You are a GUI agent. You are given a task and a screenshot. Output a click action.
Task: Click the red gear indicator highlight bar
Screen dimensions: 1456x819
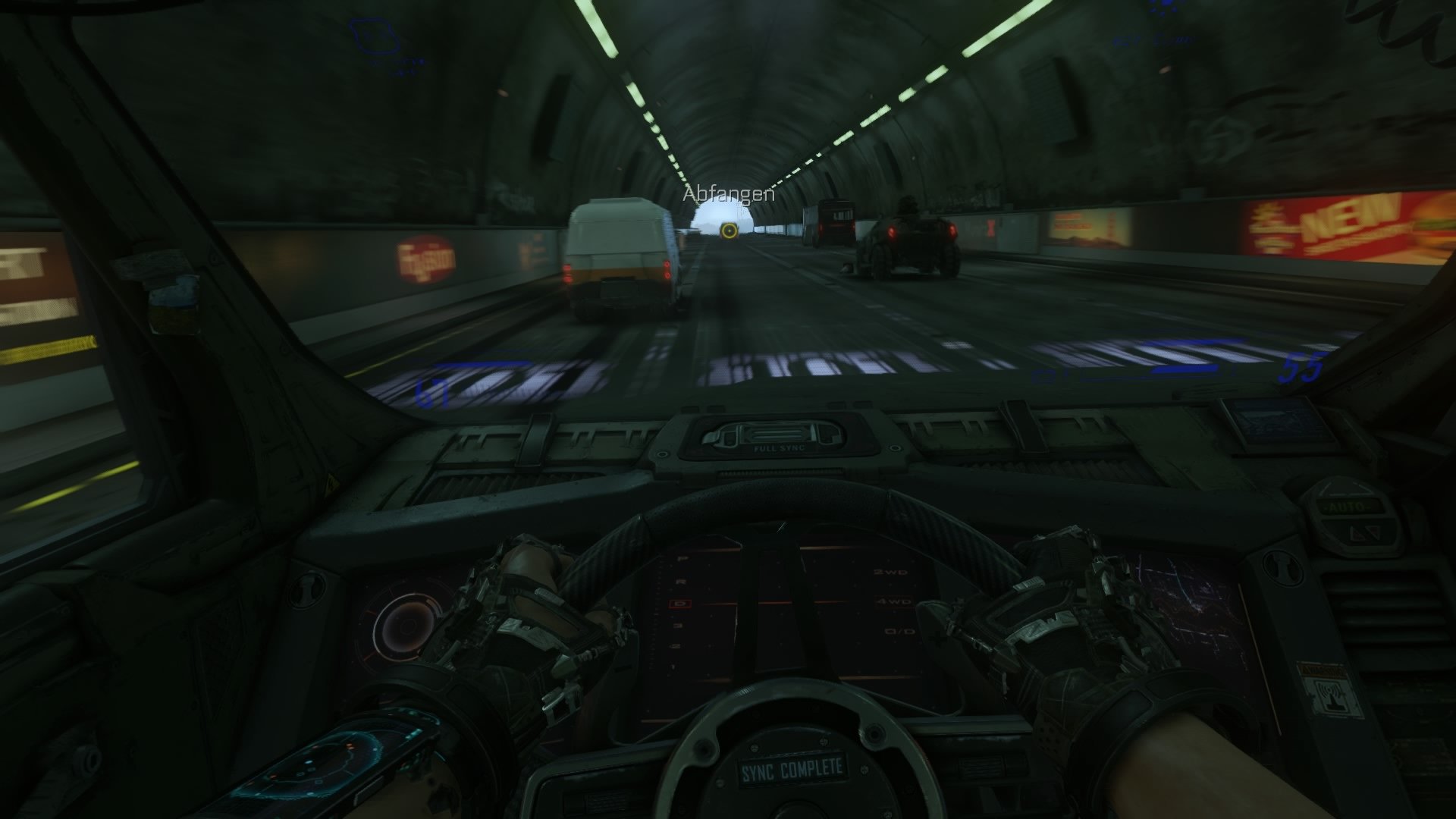pos(796,603)
